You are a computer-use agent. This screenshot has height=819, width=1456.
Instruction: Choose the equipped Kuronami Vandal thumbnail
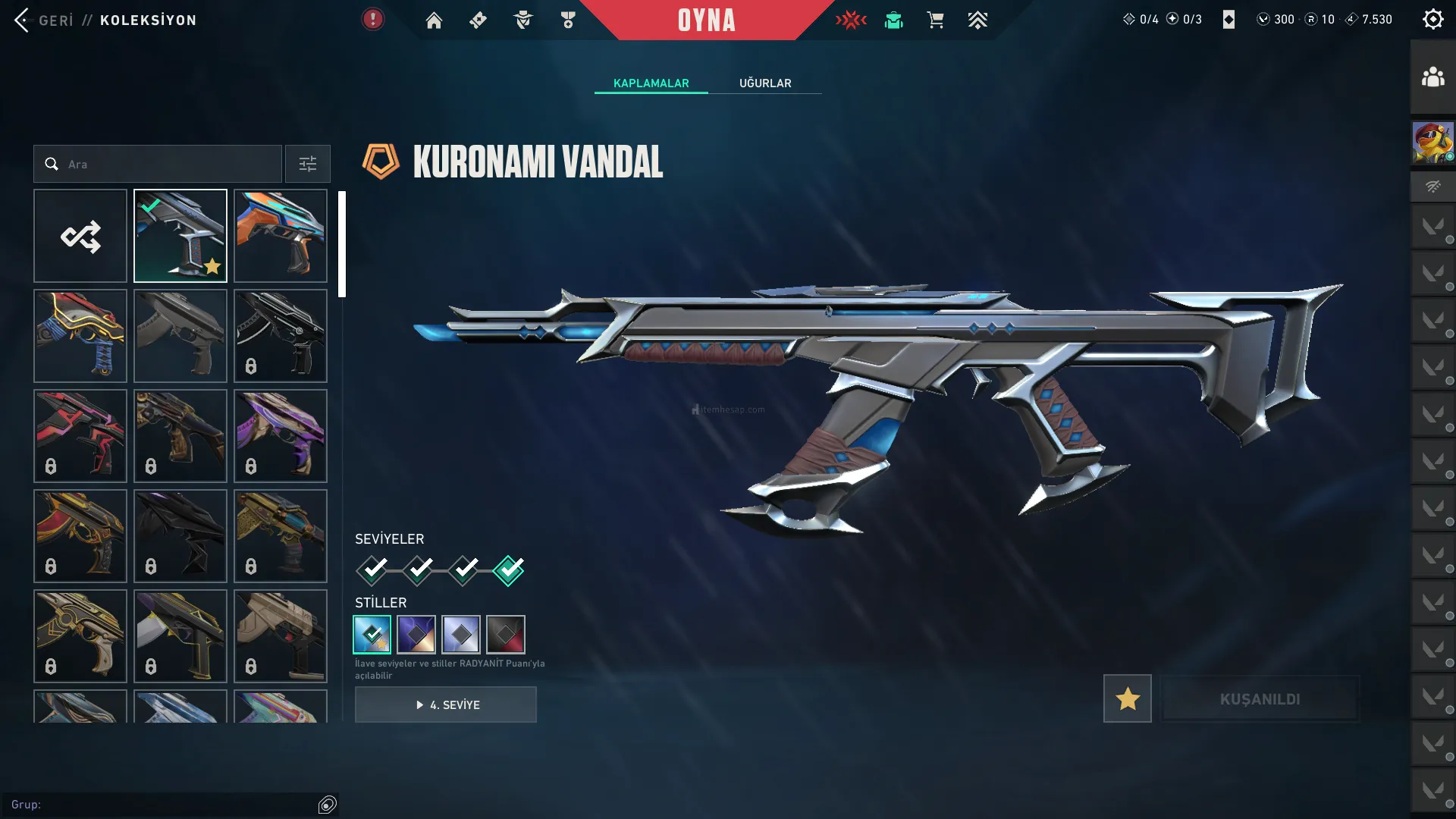(x=180, y=236)
